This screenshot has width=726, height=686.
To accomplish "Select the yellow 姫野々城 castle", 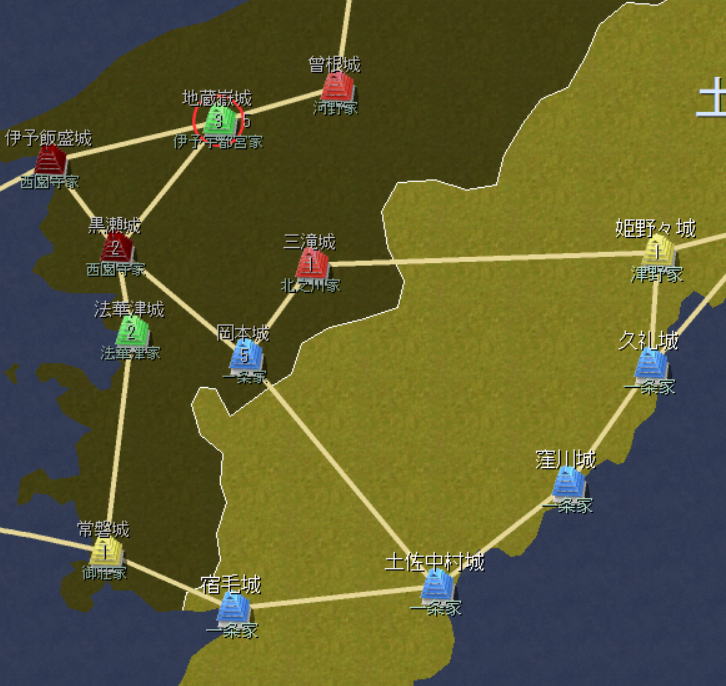I will pos(657,251).
